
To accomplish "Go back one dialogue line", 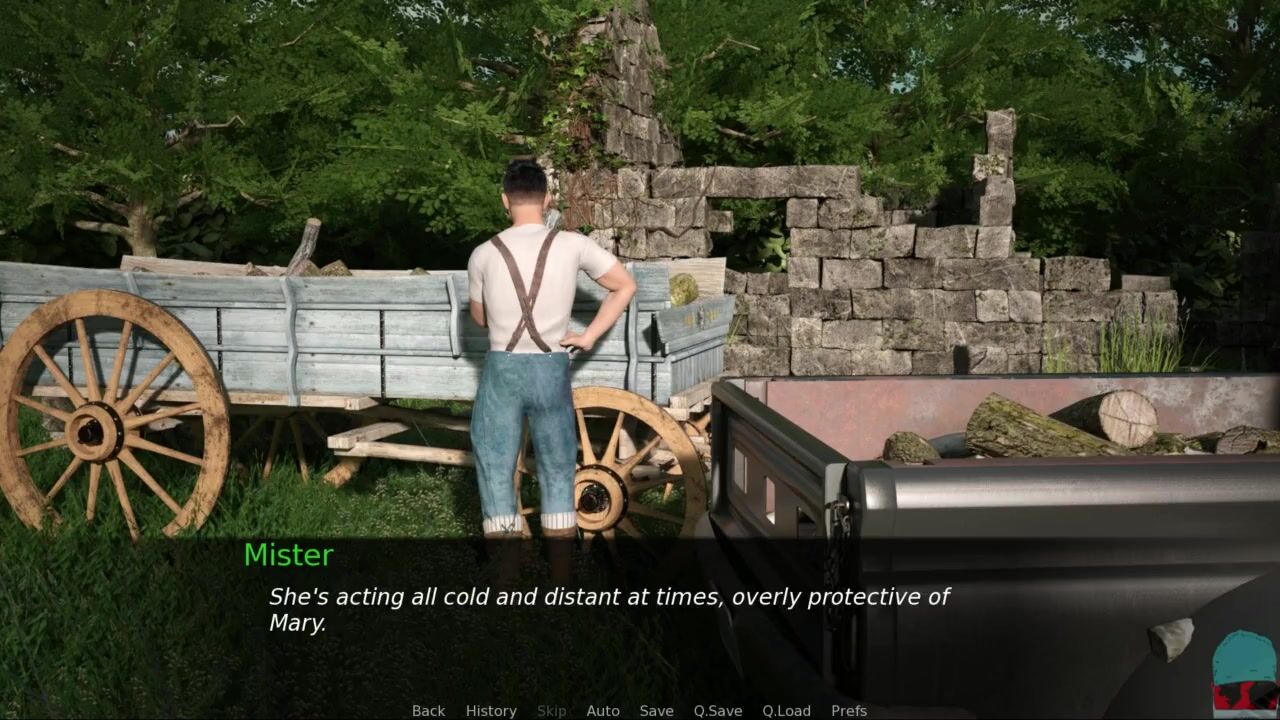I will tap(428, 711).
